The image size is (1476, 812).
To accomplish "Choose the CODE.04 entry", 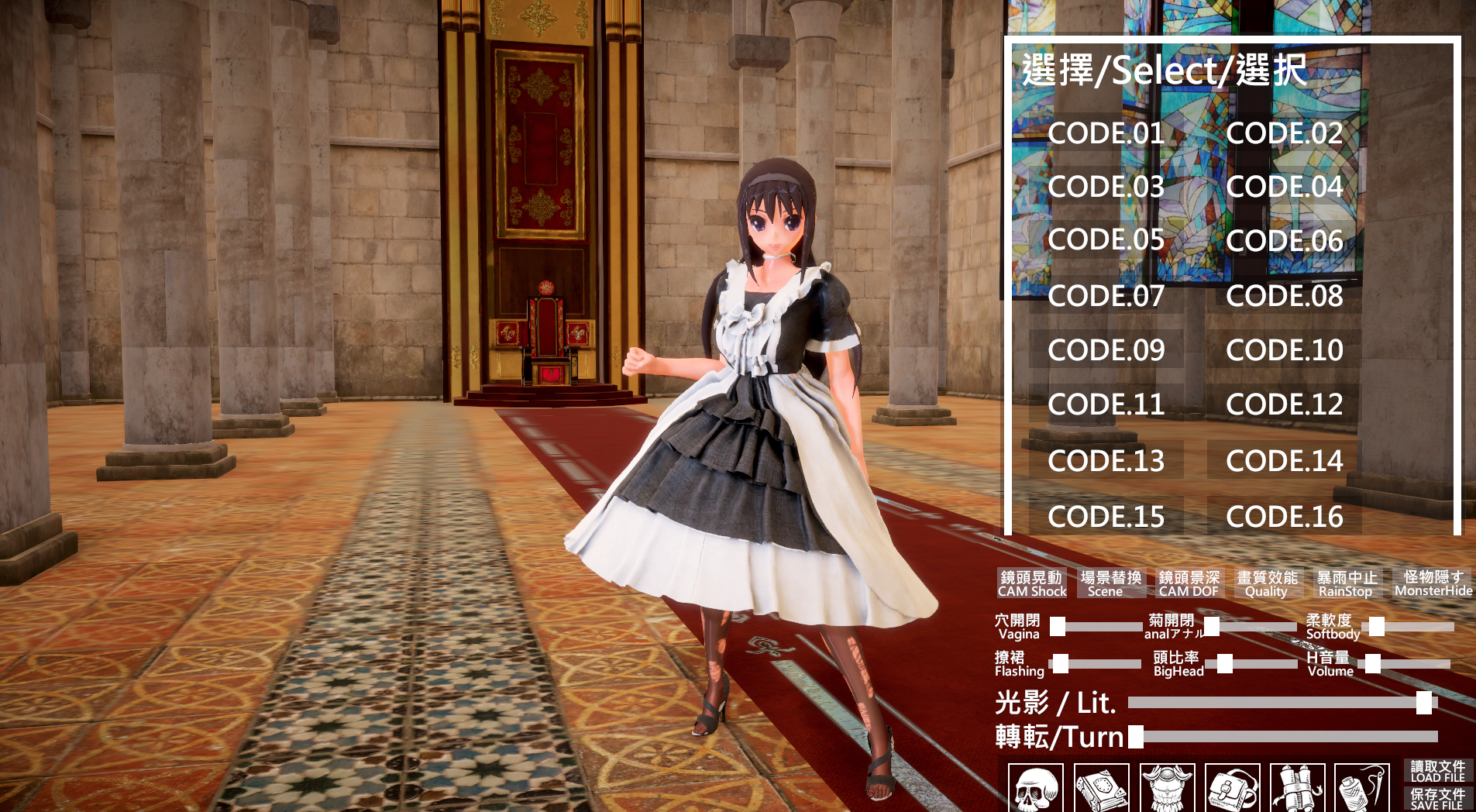I will (x=1284, y=187).
